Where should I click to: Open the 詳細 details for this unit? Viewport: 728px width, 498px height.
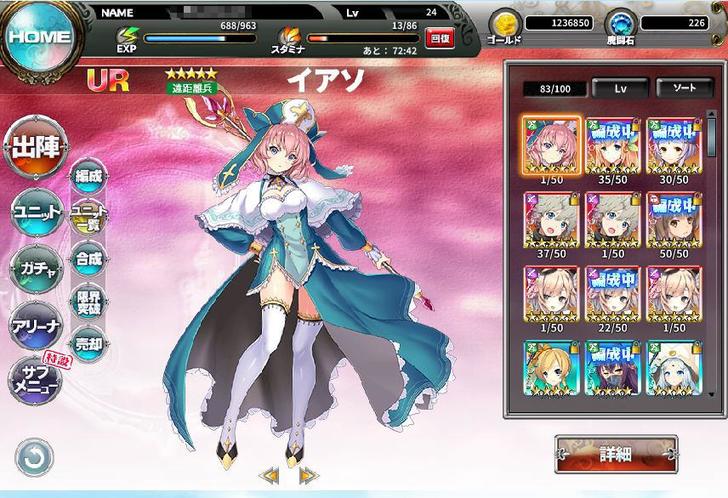615,454
